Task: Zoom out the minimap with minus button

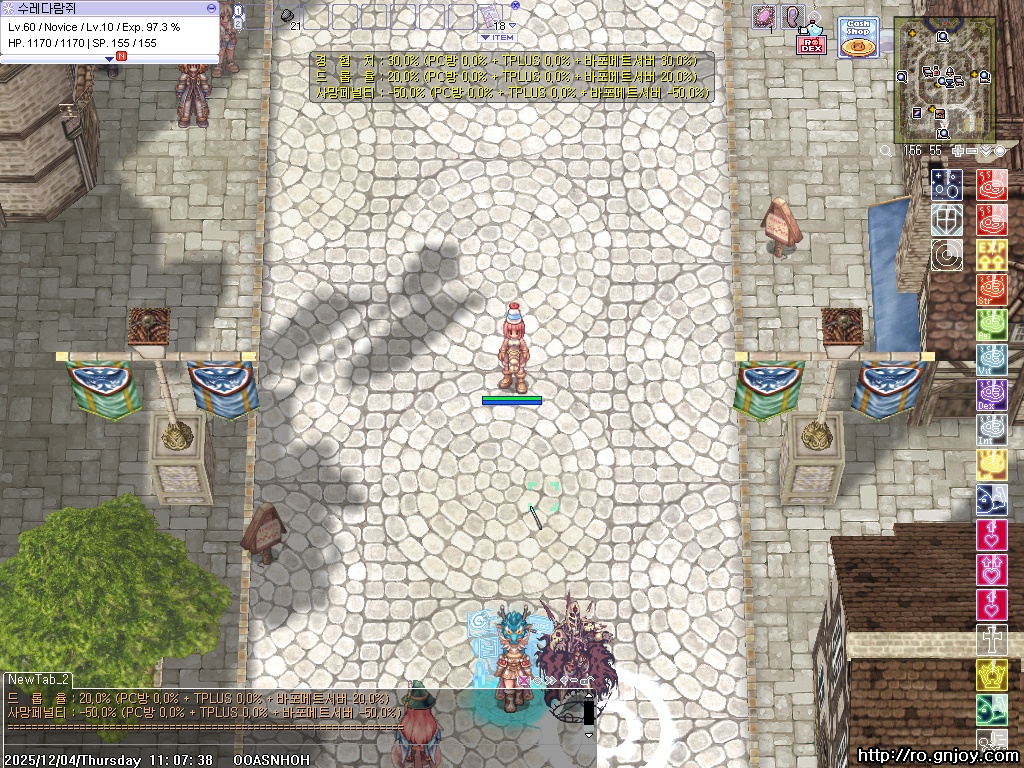Action: tap(971, 151)
